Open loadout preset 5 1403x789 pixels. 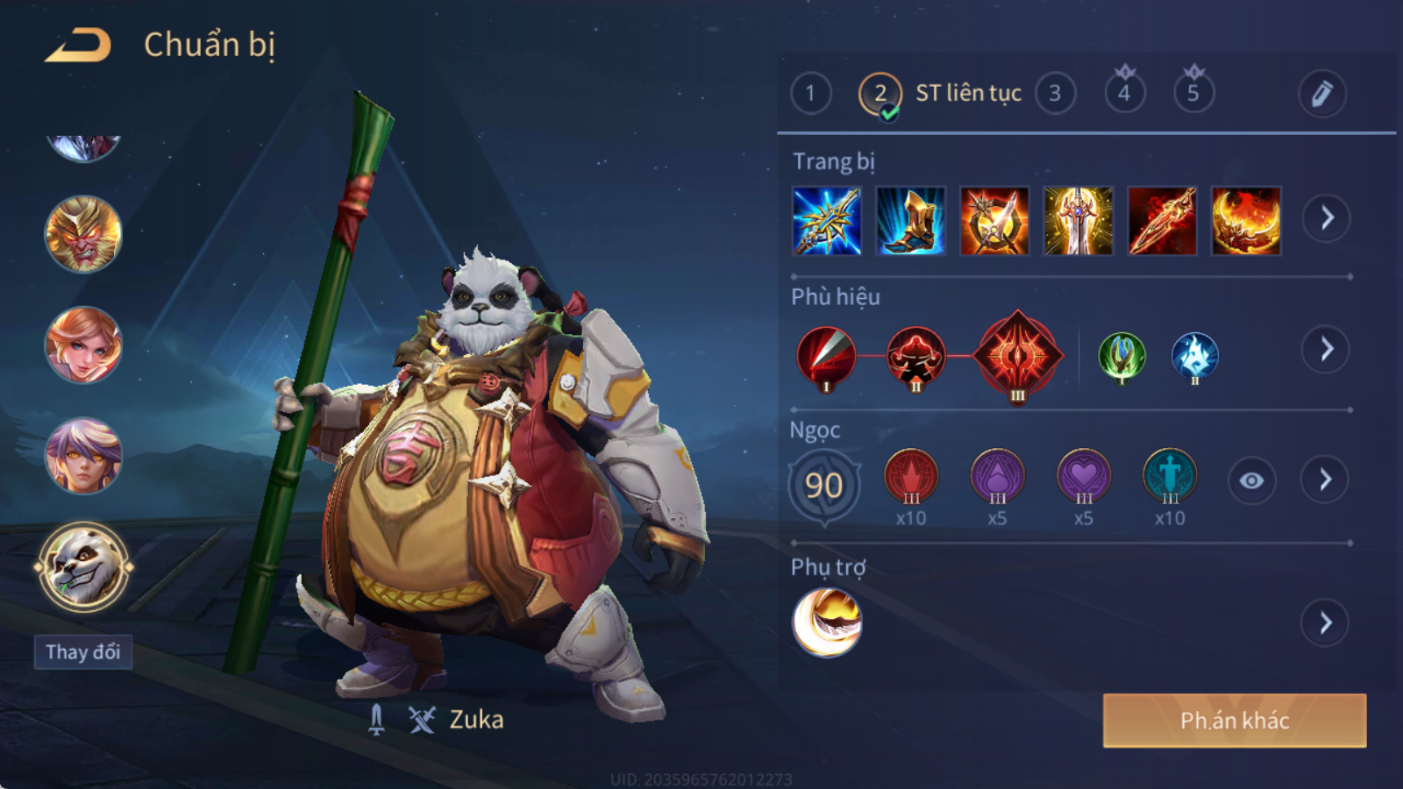1193,94
